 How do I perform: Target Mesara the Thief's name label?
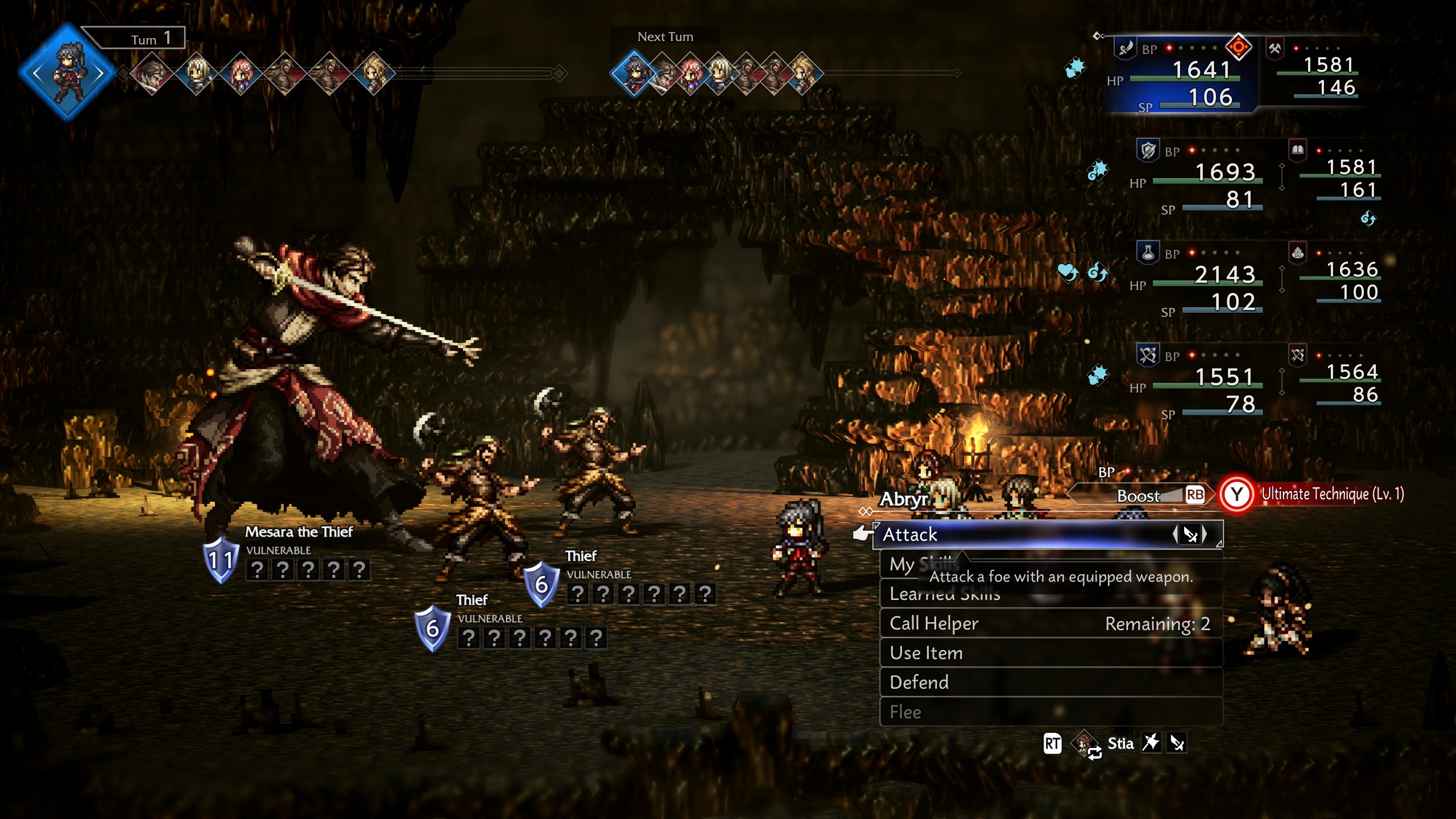(299, 532)
